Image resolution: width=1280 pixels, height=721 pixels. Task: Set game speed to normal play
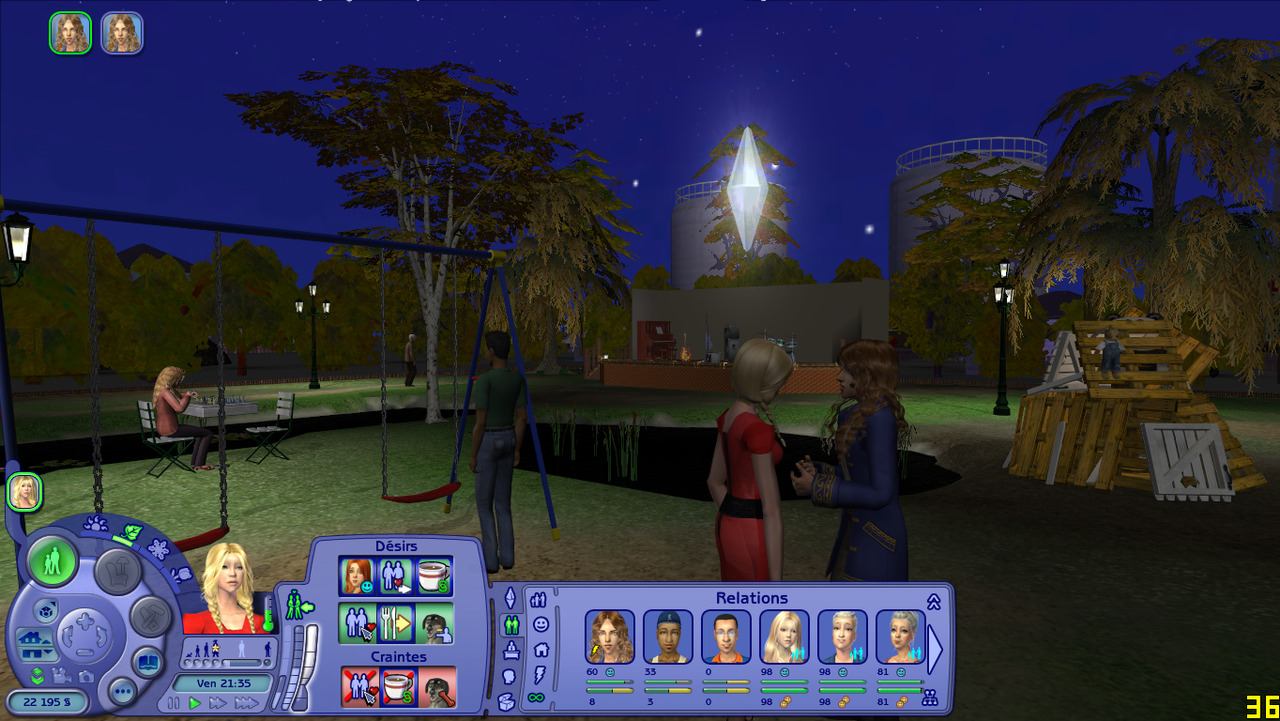click(x=195, y=703)
